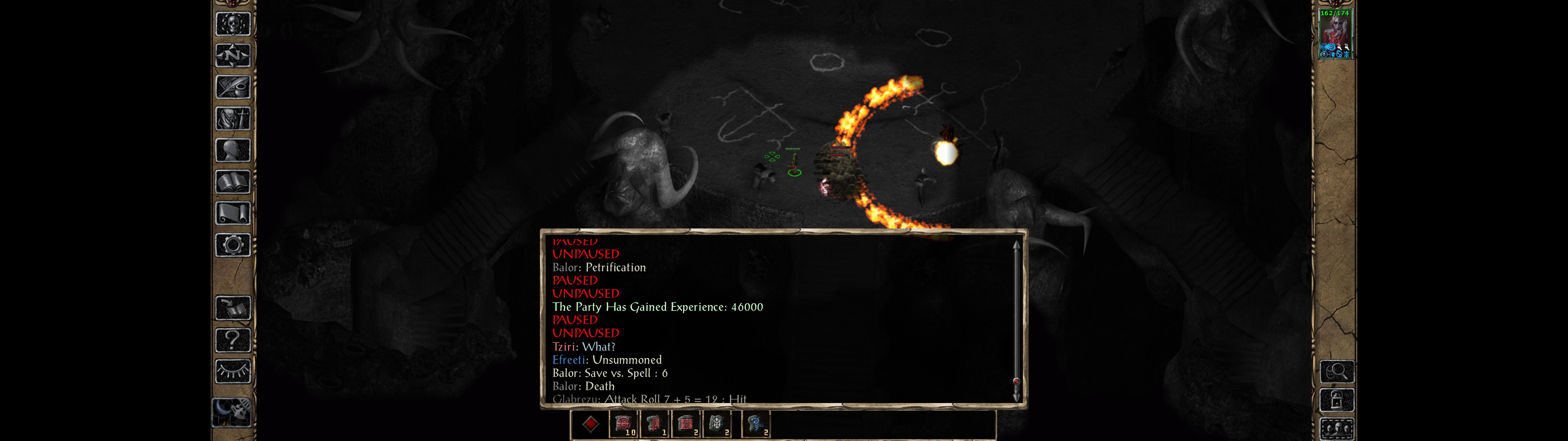Click the book with arrow button

coord(232,308)
